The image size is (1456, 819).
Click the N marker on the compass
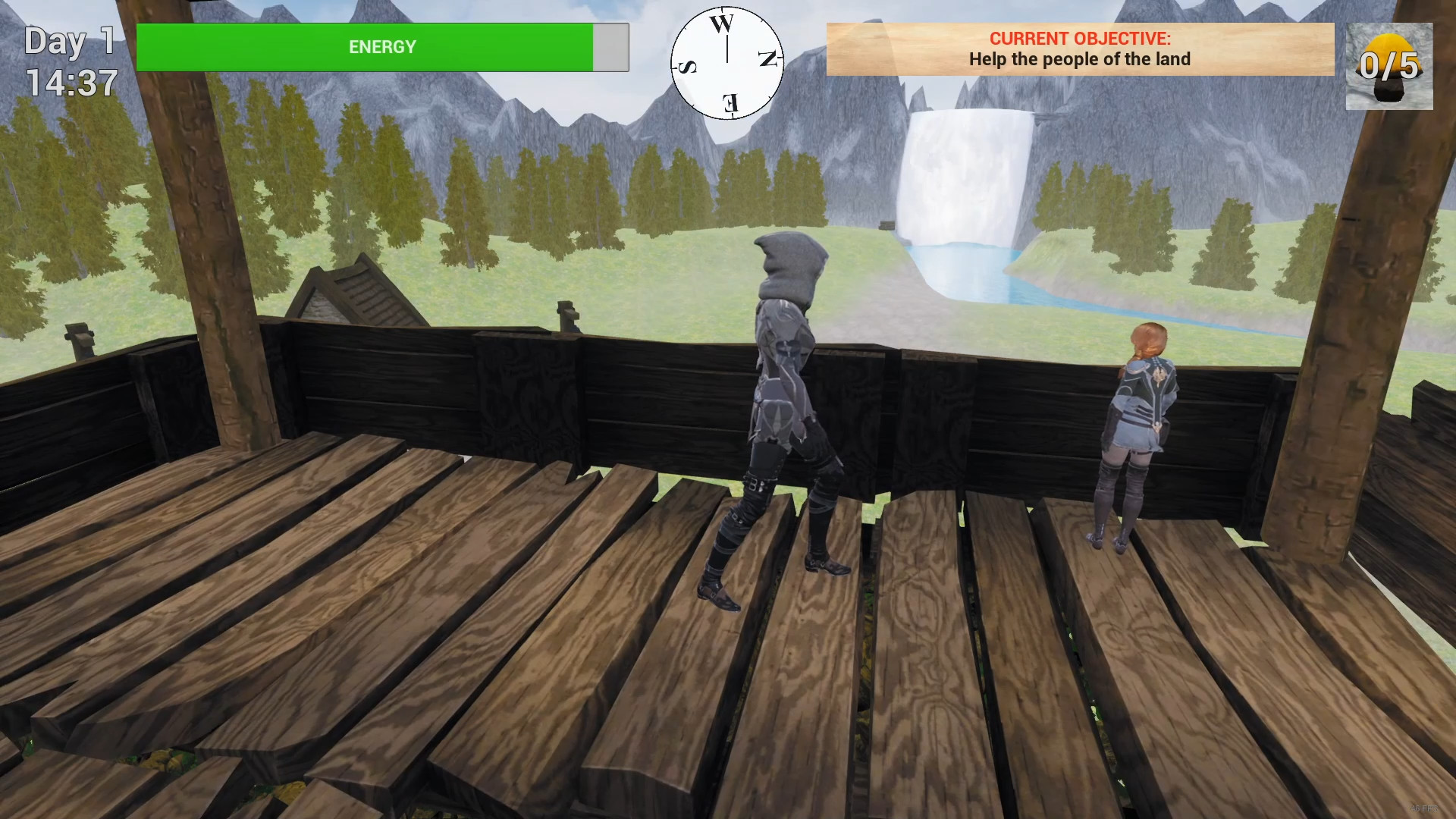768,59
